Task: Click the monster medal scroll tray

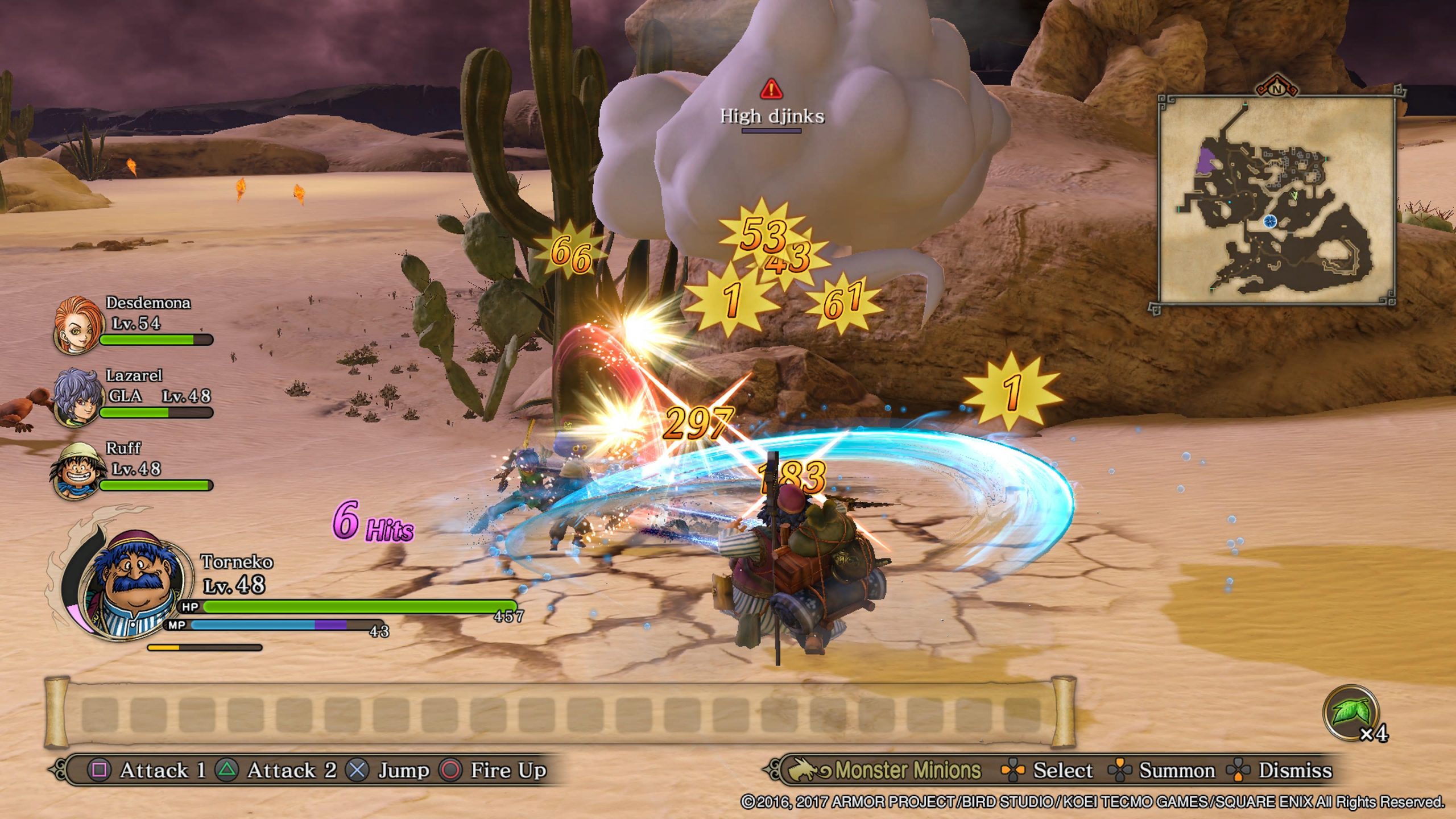Action: tap(560, 713)
